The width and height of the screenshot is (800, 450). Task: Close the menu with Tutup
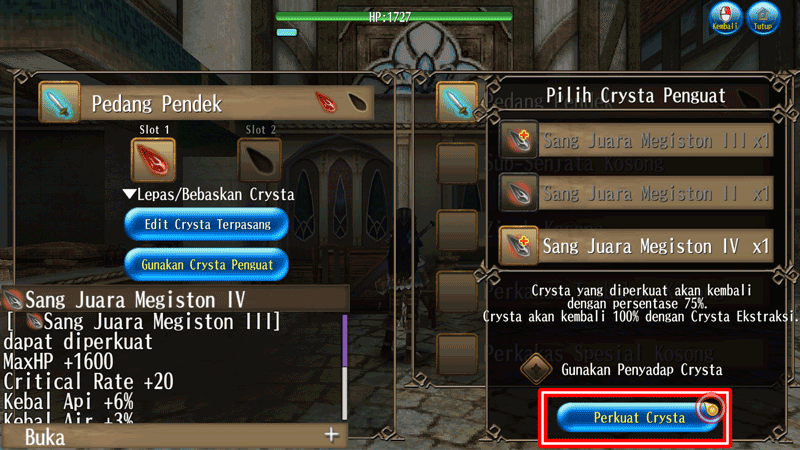766,18
